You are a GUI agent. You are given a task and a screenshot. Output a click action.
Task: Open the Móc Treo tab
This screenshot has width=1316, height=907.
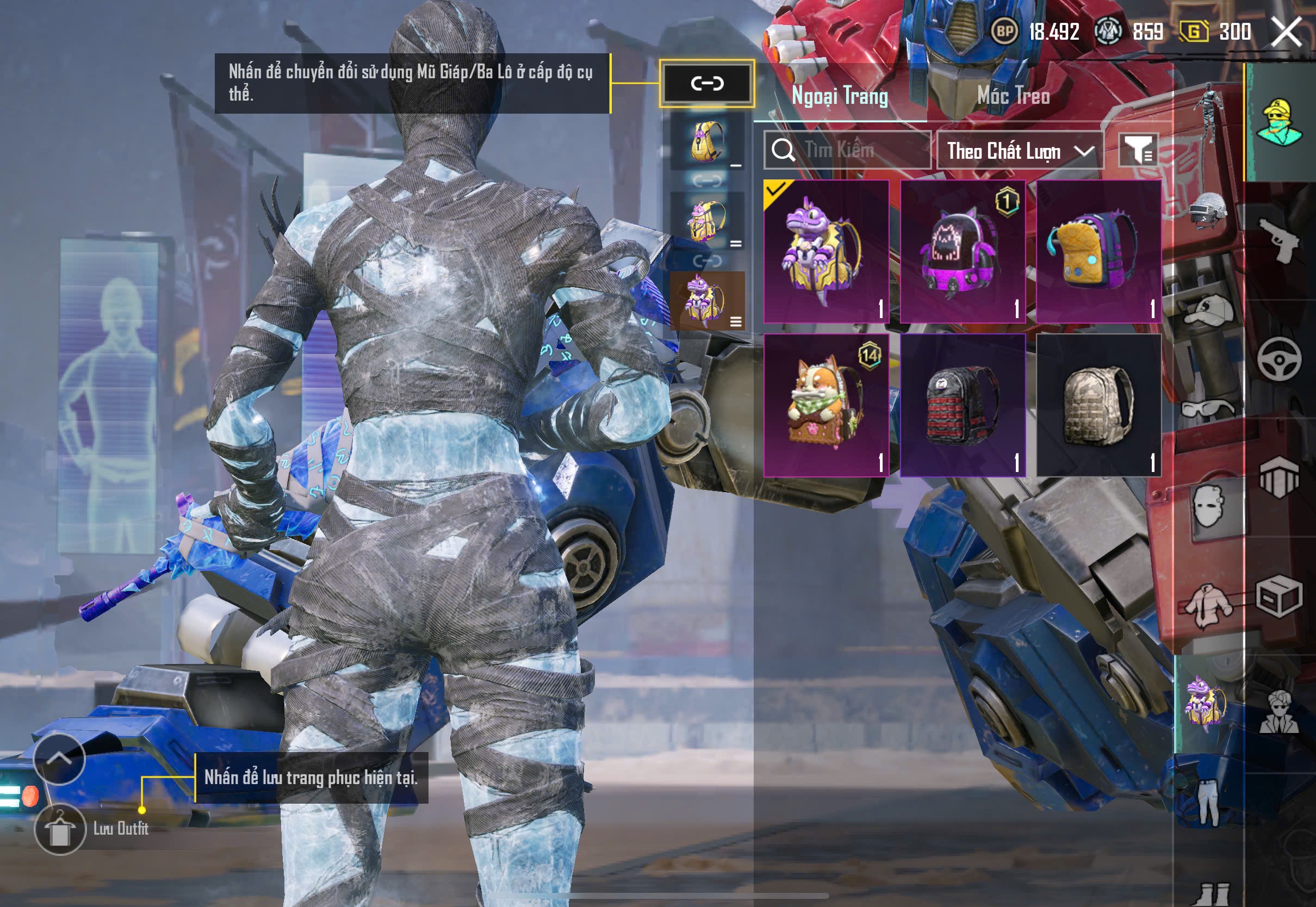point(1013,96)
